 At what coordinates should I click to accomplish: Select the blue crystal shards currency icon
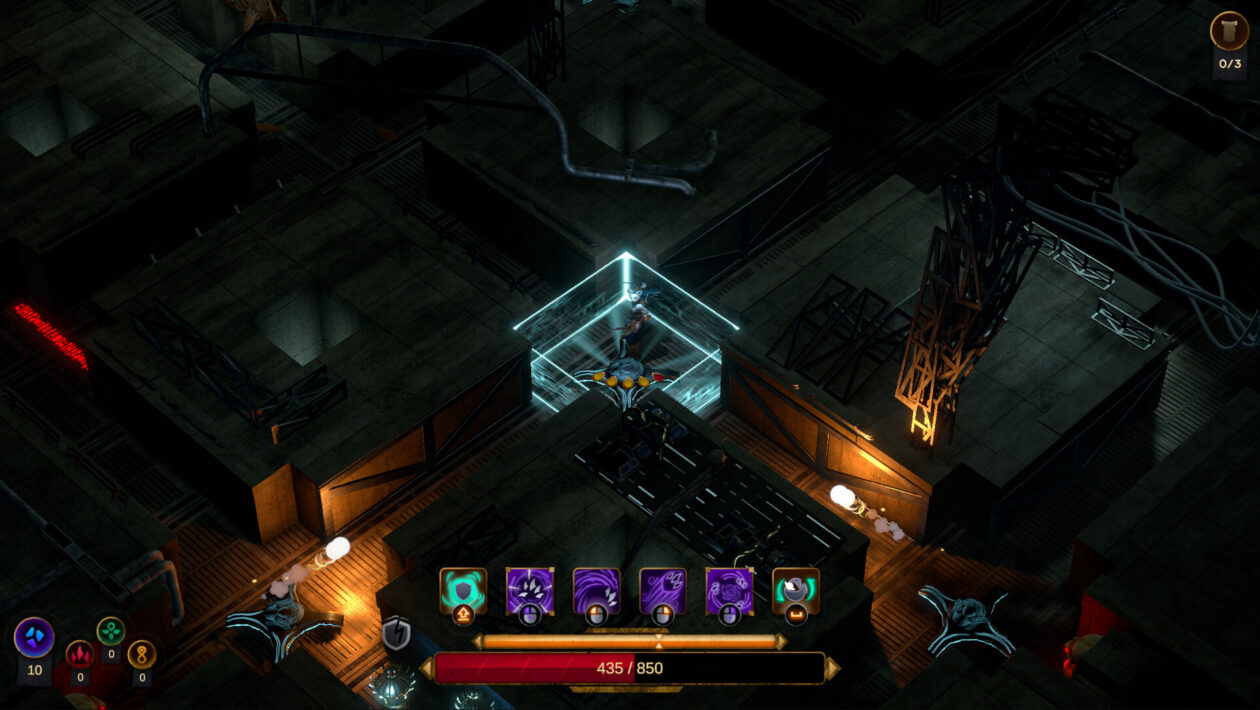coord(34,638)
